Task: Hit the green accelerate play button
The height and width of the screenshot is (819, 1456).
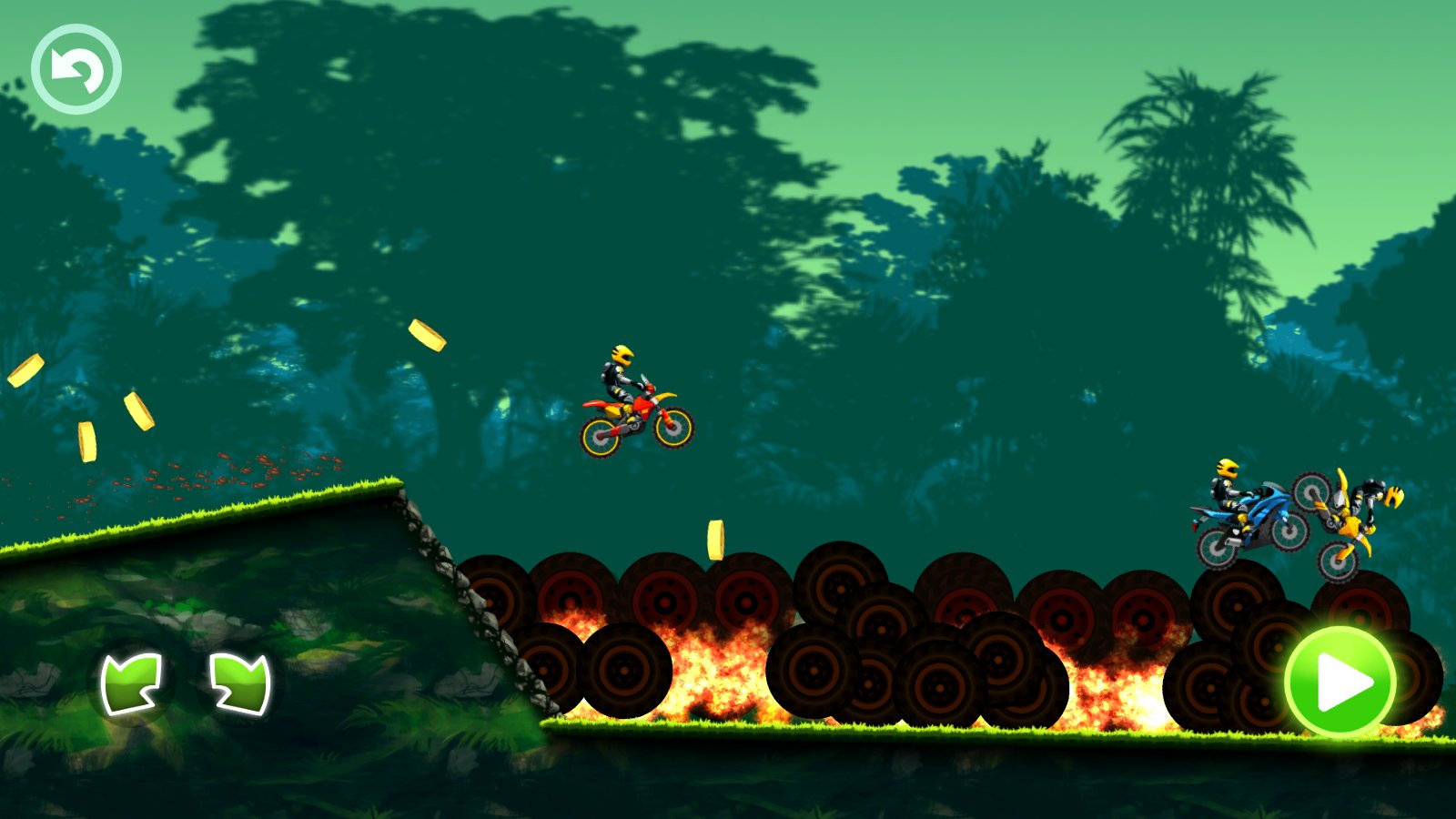Action: click(1340, 681)
